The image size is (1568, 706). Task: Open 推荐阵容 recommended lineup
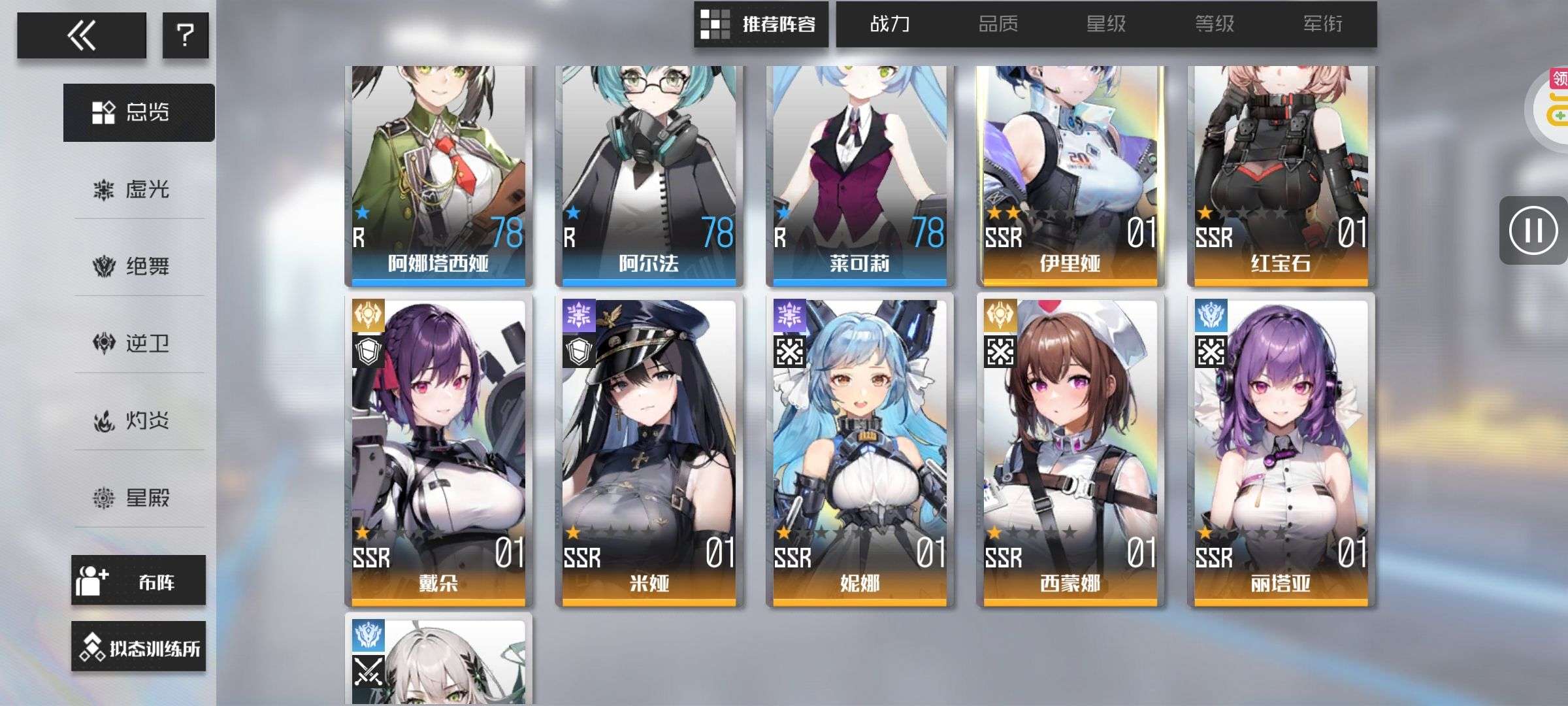pyautogui.click(x=761, y=25)
